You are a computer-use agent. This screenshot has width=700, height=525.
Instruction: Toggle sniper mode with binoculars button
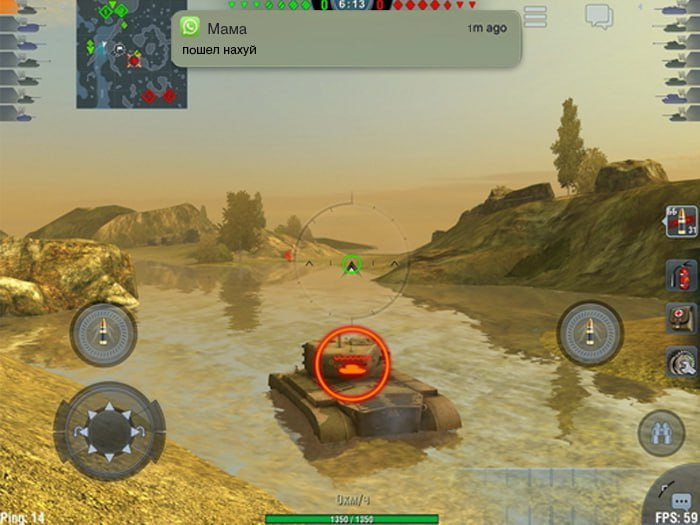661,433
